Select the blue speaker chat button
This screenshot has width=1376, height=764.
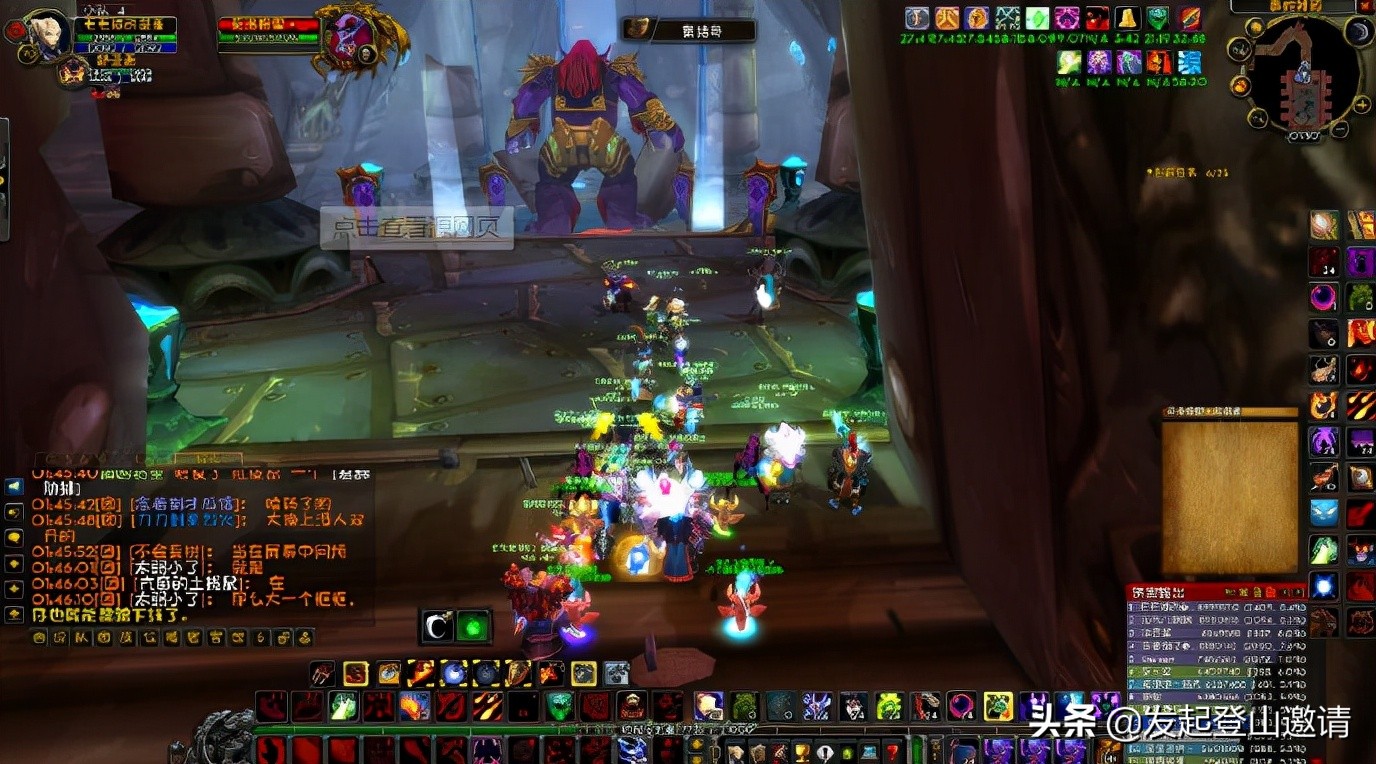14,487
